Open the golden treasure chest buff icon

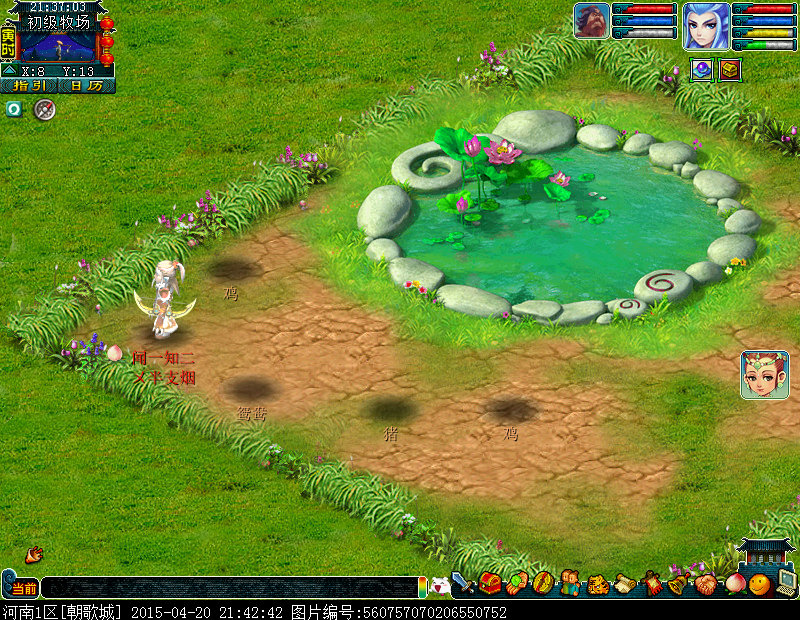click(x=730, y=70)
